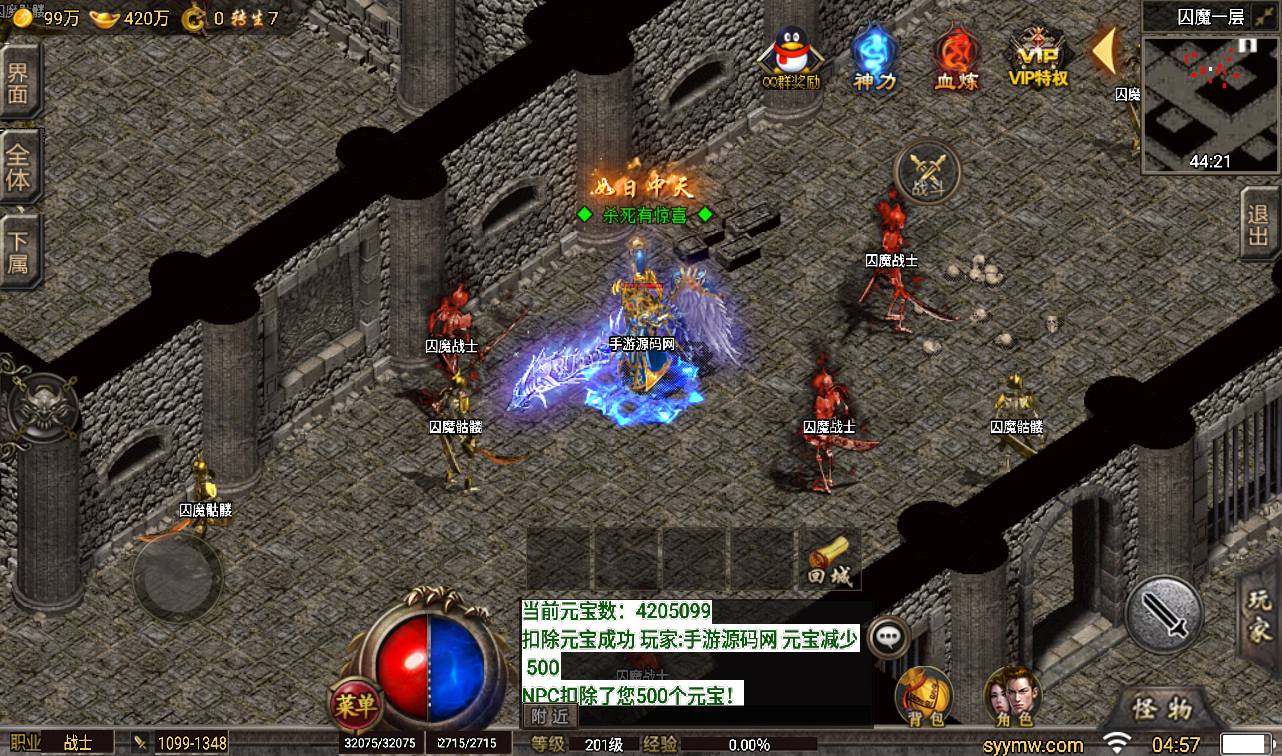Select the 全体 side tab

pyautogui.click(x=19, y=167)
